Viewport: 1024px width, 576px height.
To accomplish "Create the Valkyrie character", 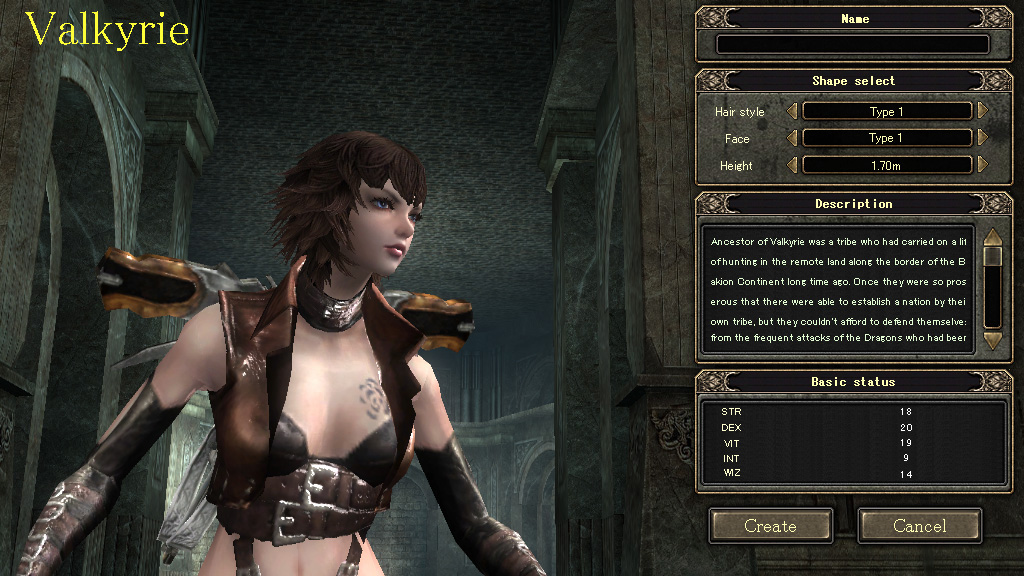I will 771,526.
